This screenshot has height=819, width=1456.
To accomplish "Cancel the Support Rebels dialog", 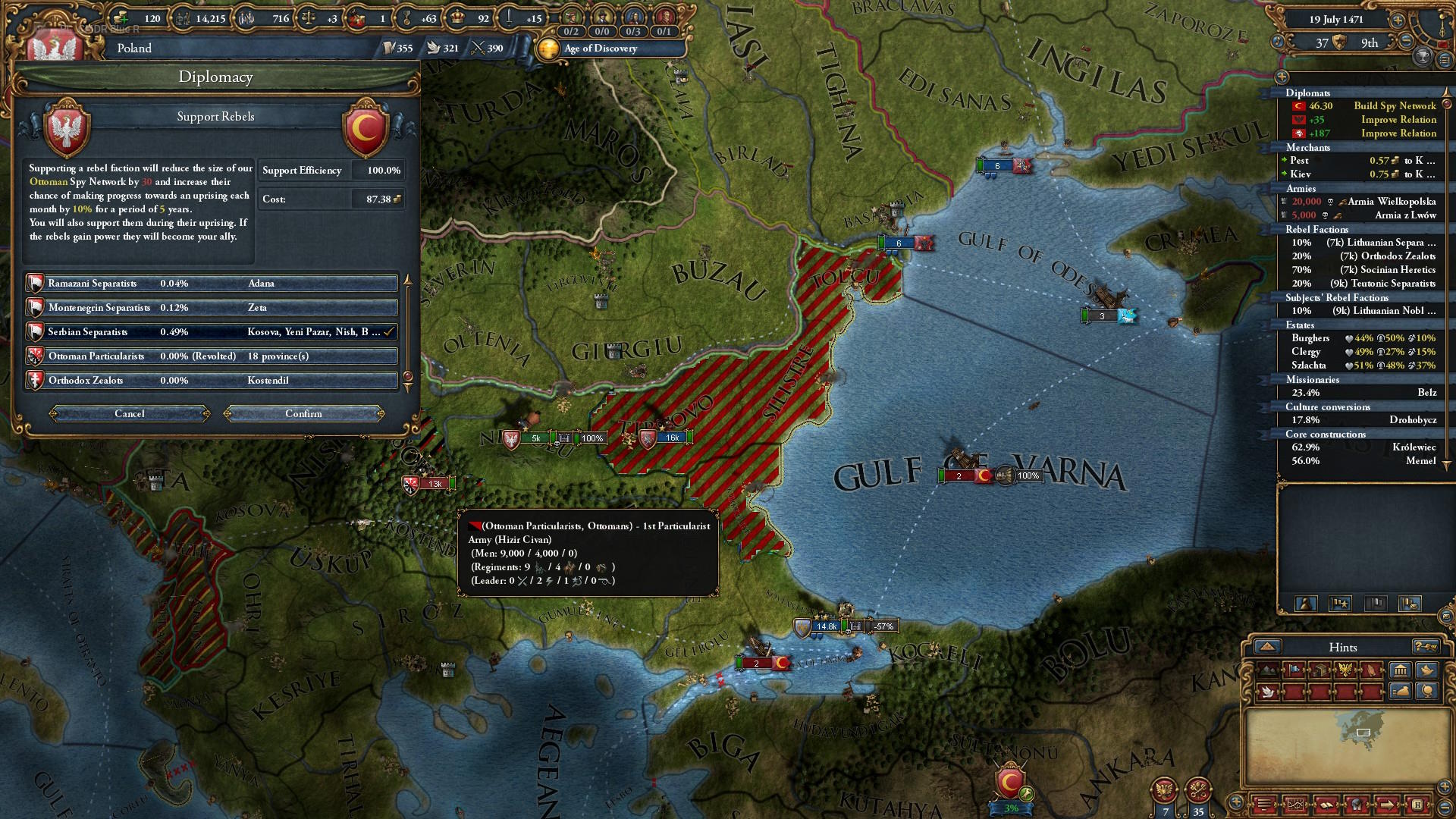I will point(130,413).
